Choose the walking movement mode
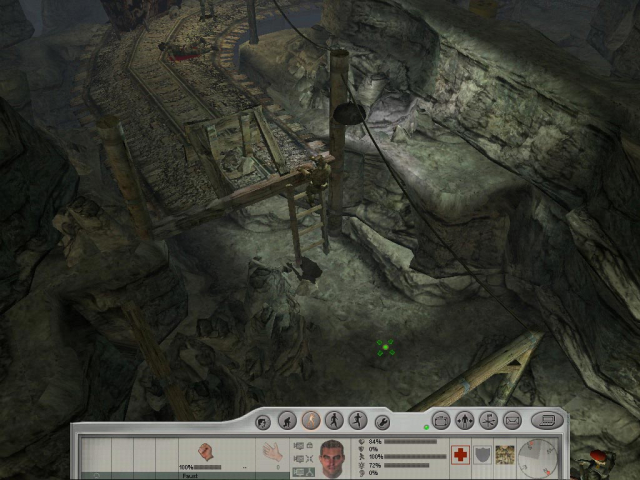The height and width of the screenshot is (480, 640). tap(334, 421)
